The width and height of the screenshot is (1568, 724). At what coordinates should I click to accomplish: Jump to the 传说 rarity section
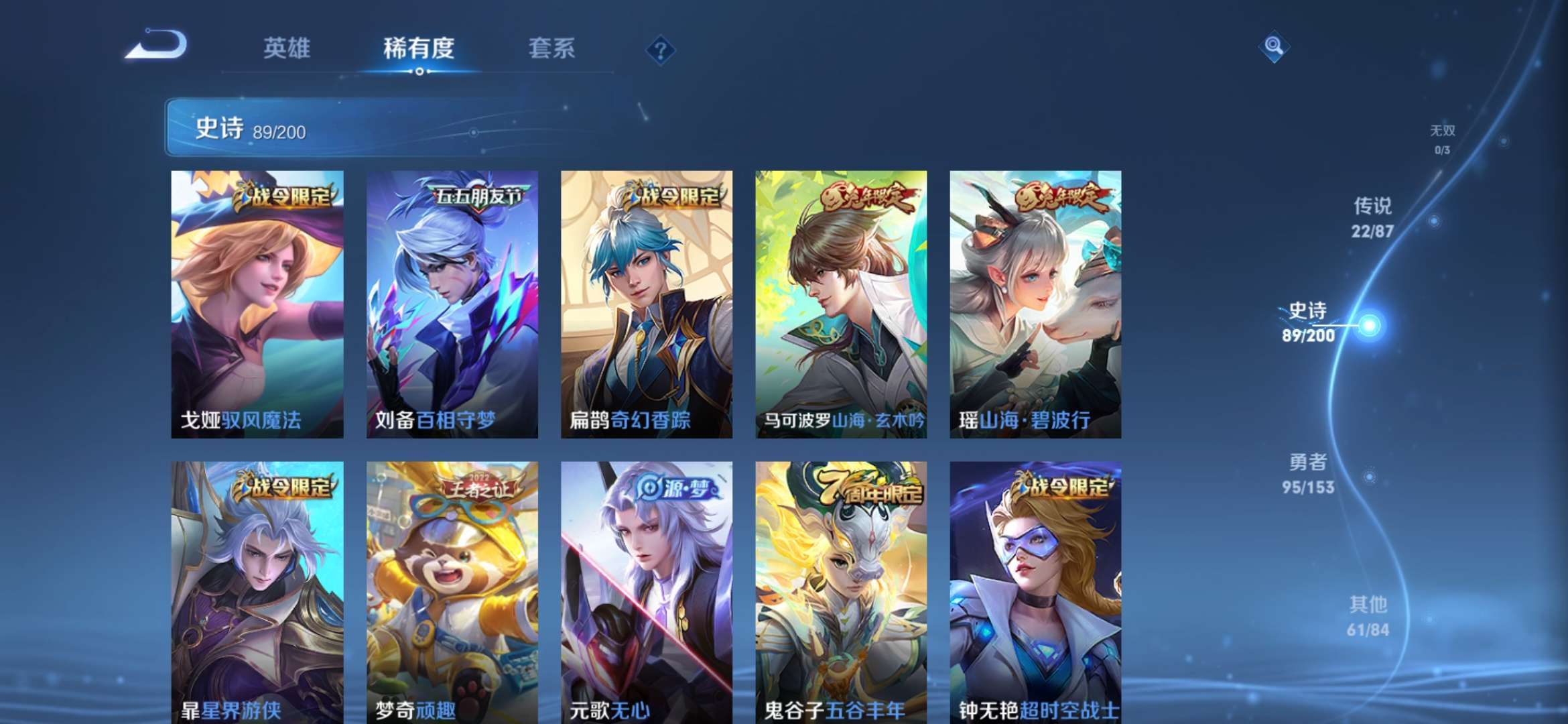[x=1372, y=217]
